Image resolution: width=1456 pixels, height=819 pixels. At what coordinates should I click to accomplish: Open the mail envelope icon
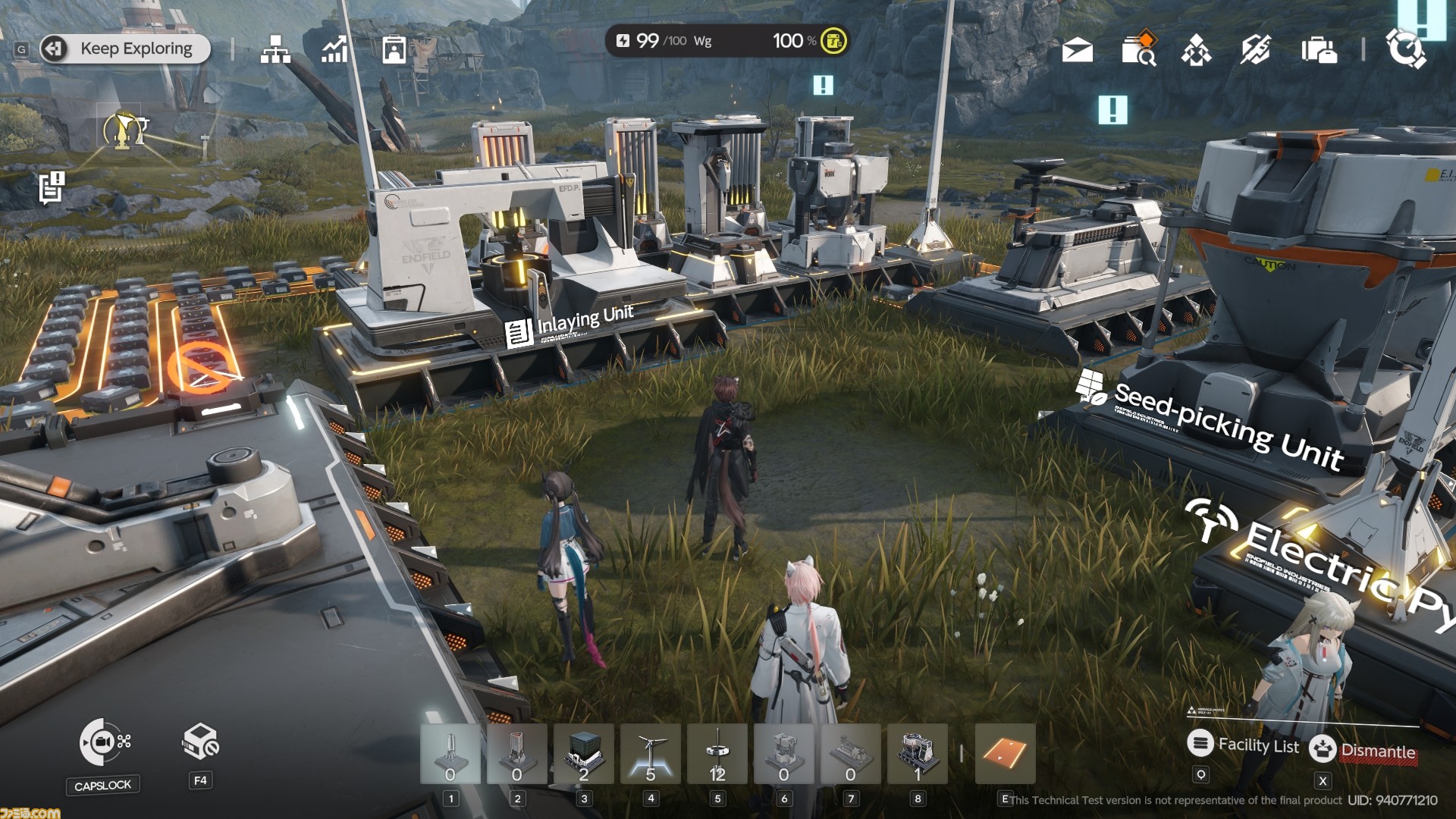pos(1078,51)
